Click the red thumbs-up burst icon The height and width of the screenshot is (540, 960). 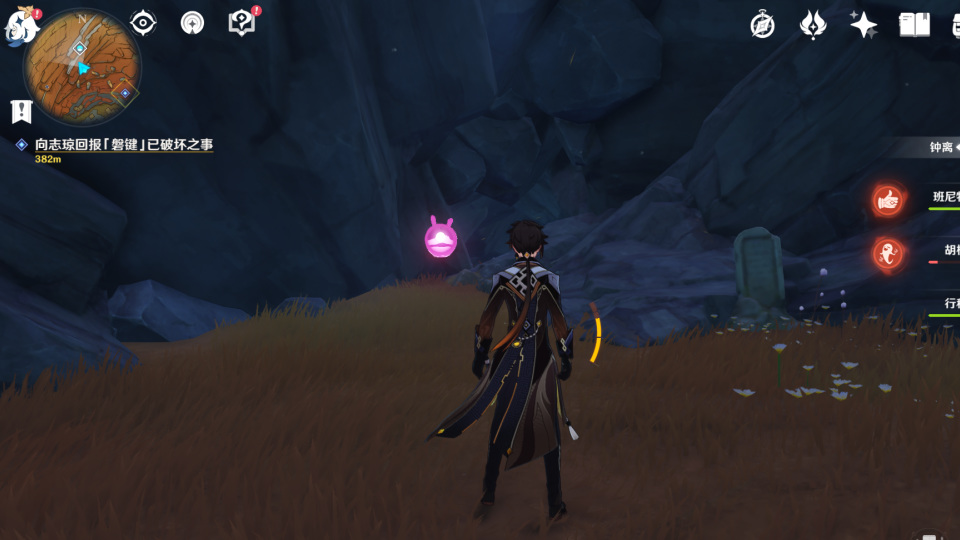coord(887,200)
